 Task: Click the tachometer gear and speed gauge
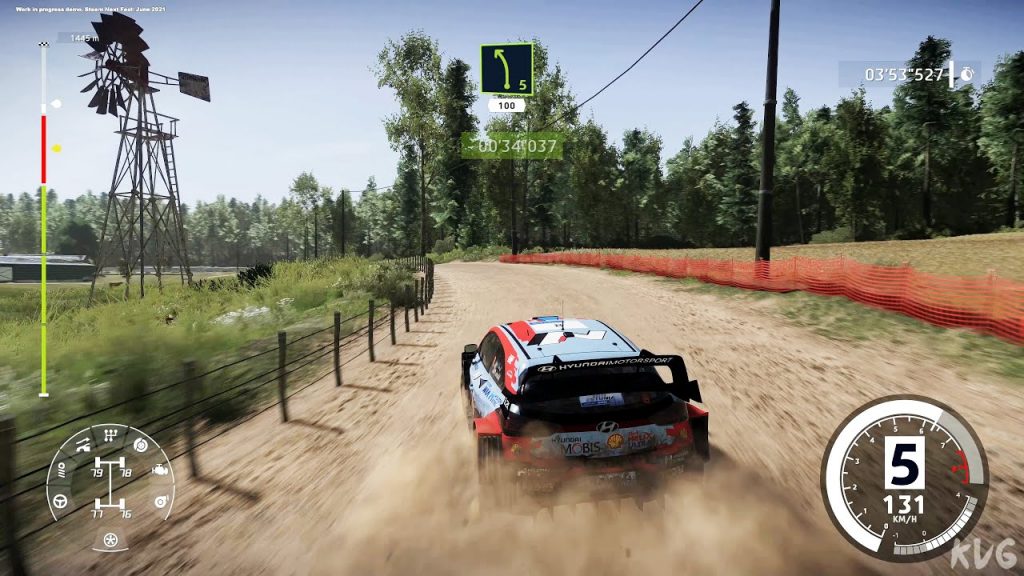(904, 477)
